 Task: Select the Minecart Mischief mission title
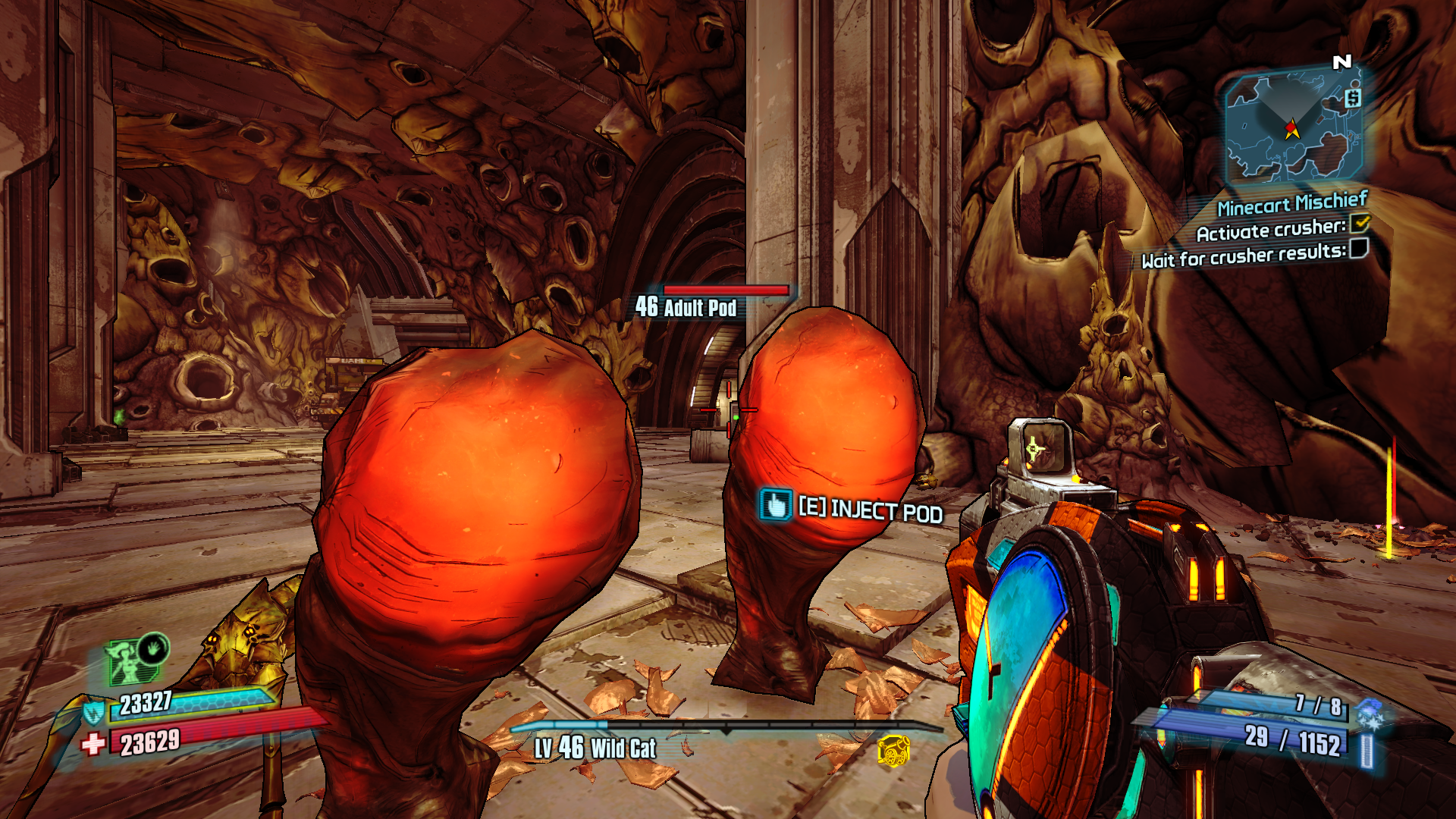[1291, 203]
